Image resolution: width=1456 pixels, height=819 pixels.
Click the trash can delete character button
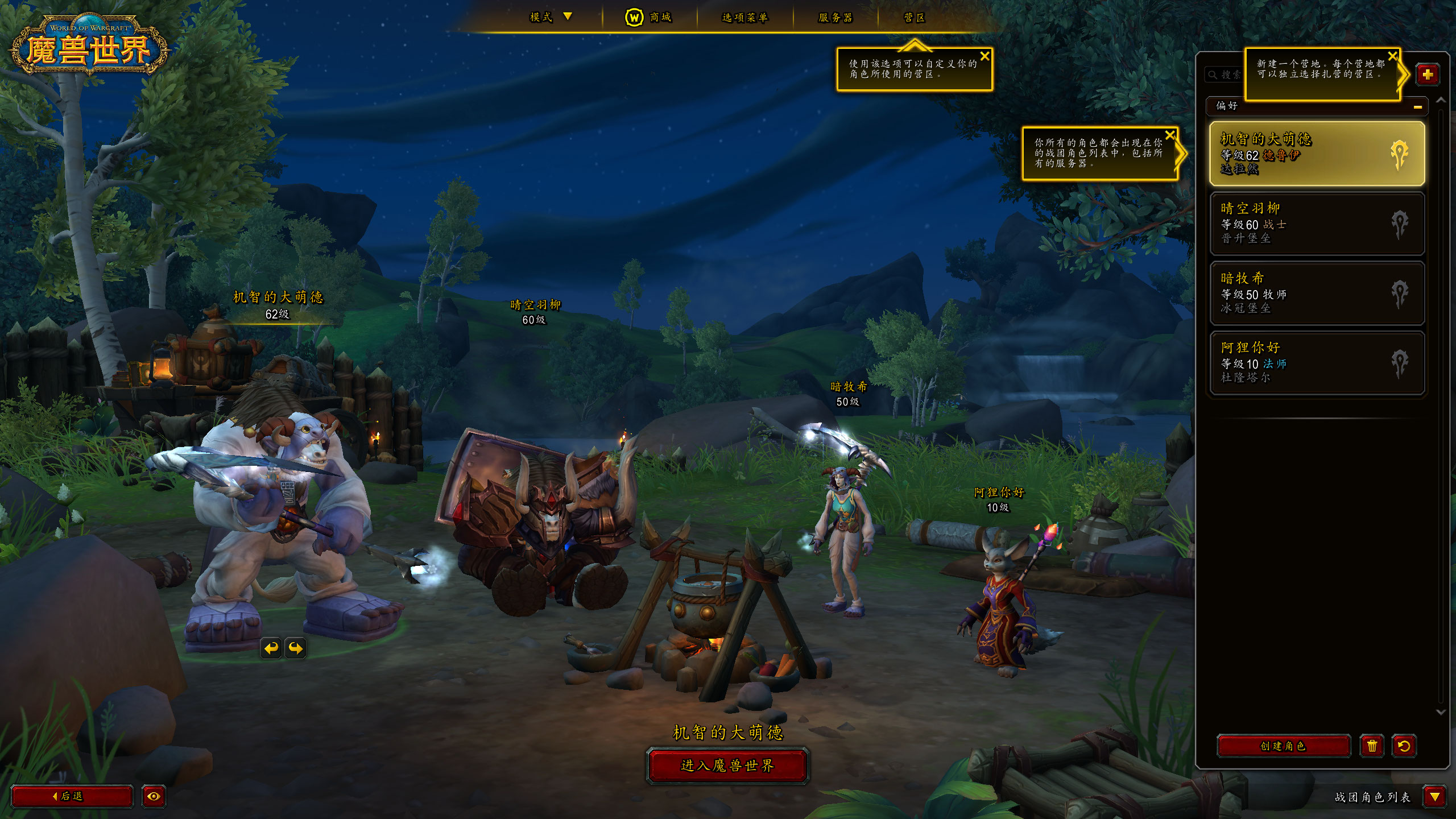click(x=1372, y=746)
